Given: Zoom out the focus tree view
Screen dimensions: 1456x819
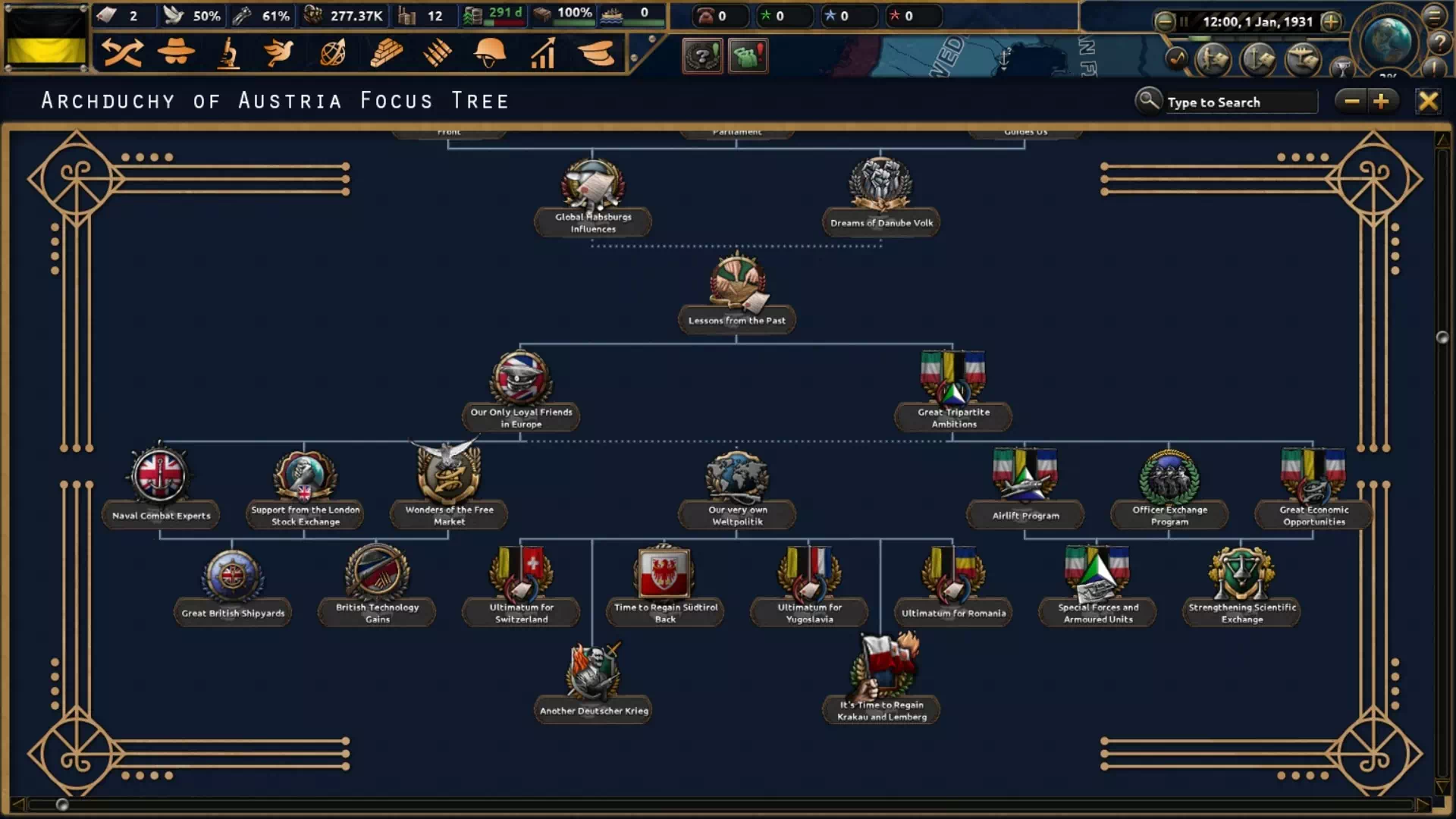Looking at the screenshot, I should pos(1351,101).
